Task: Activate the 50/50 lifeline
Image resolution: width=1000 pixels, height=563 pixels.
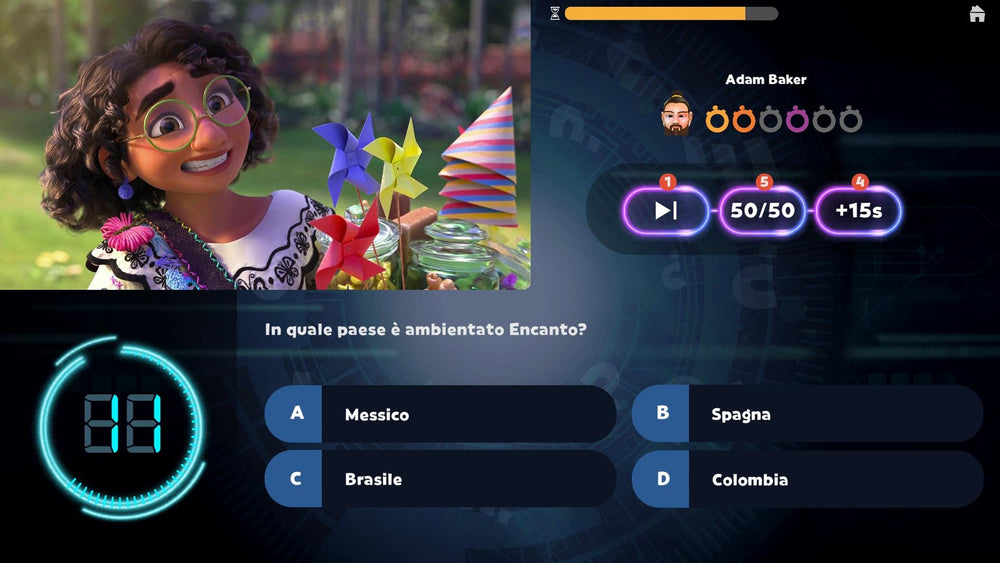Action: (x=762, y=211)
